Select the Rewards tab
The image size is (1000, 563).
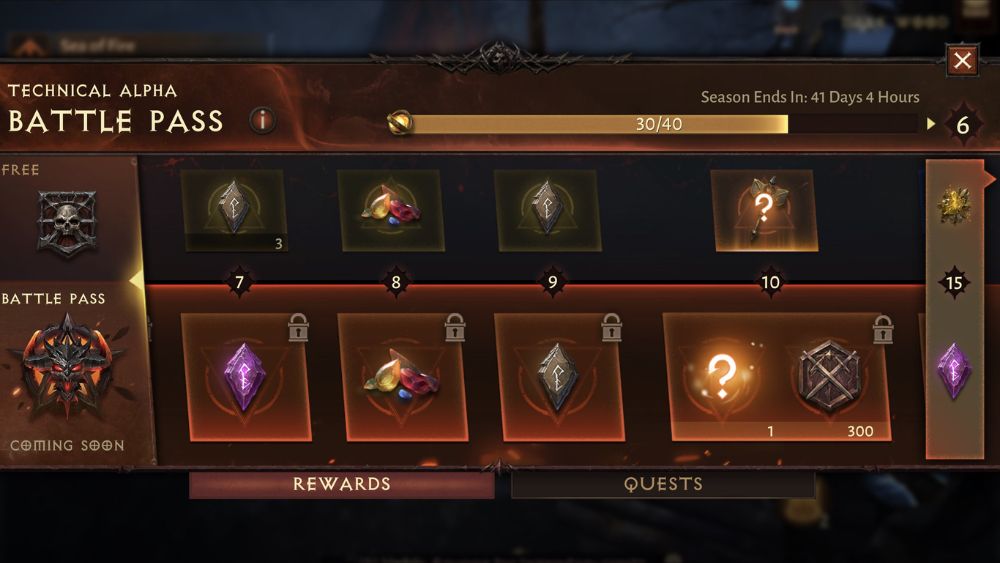click(x=342, y=485)
